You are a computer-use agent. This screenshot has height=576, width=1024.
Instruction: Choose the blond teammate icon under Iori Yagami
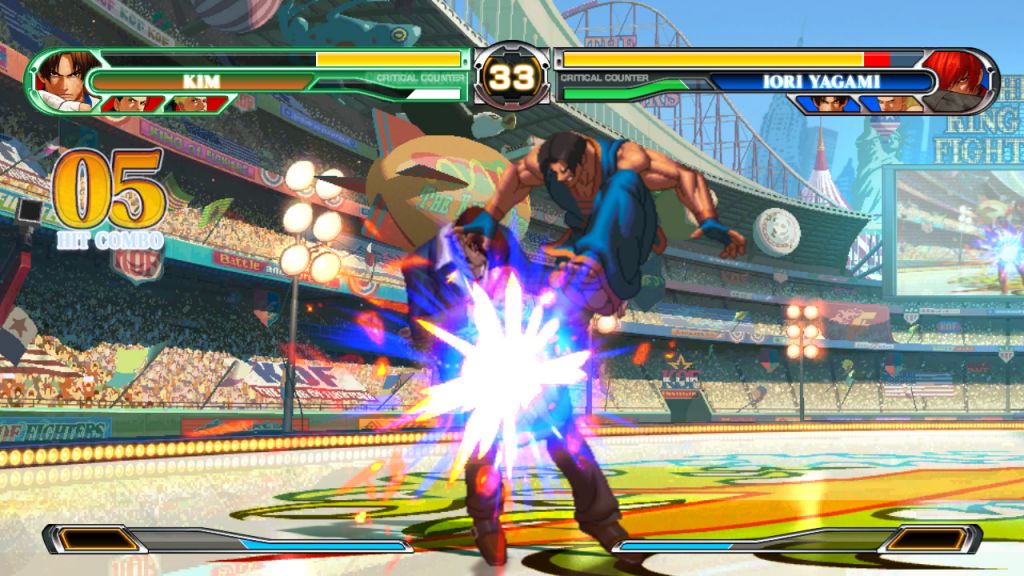(x=890, y=103)
